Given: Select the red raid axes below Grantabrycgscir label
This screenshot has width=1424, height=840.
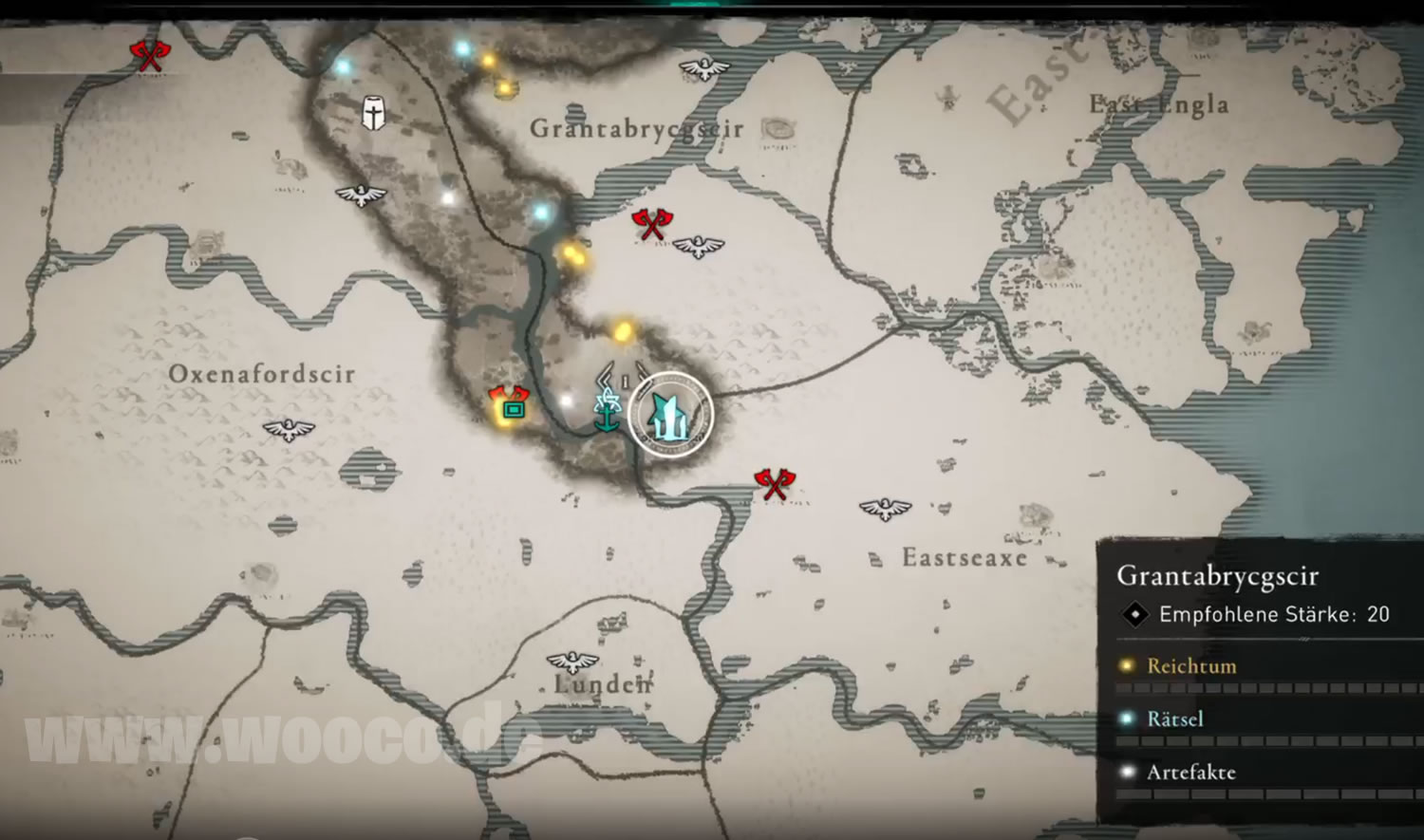Looking at the screenshot, I should 652,224.
